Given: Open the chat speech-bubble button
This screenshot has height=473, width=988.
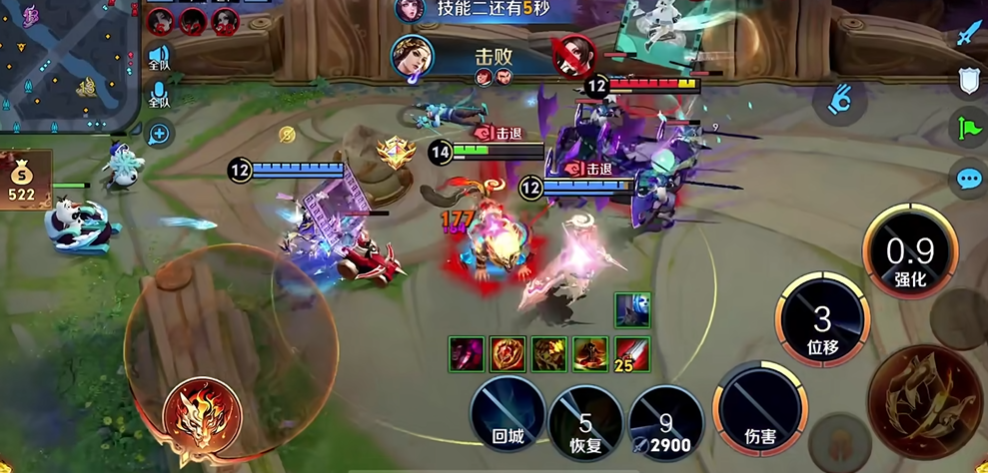Looking at the screenshot, I should (969, 179).
